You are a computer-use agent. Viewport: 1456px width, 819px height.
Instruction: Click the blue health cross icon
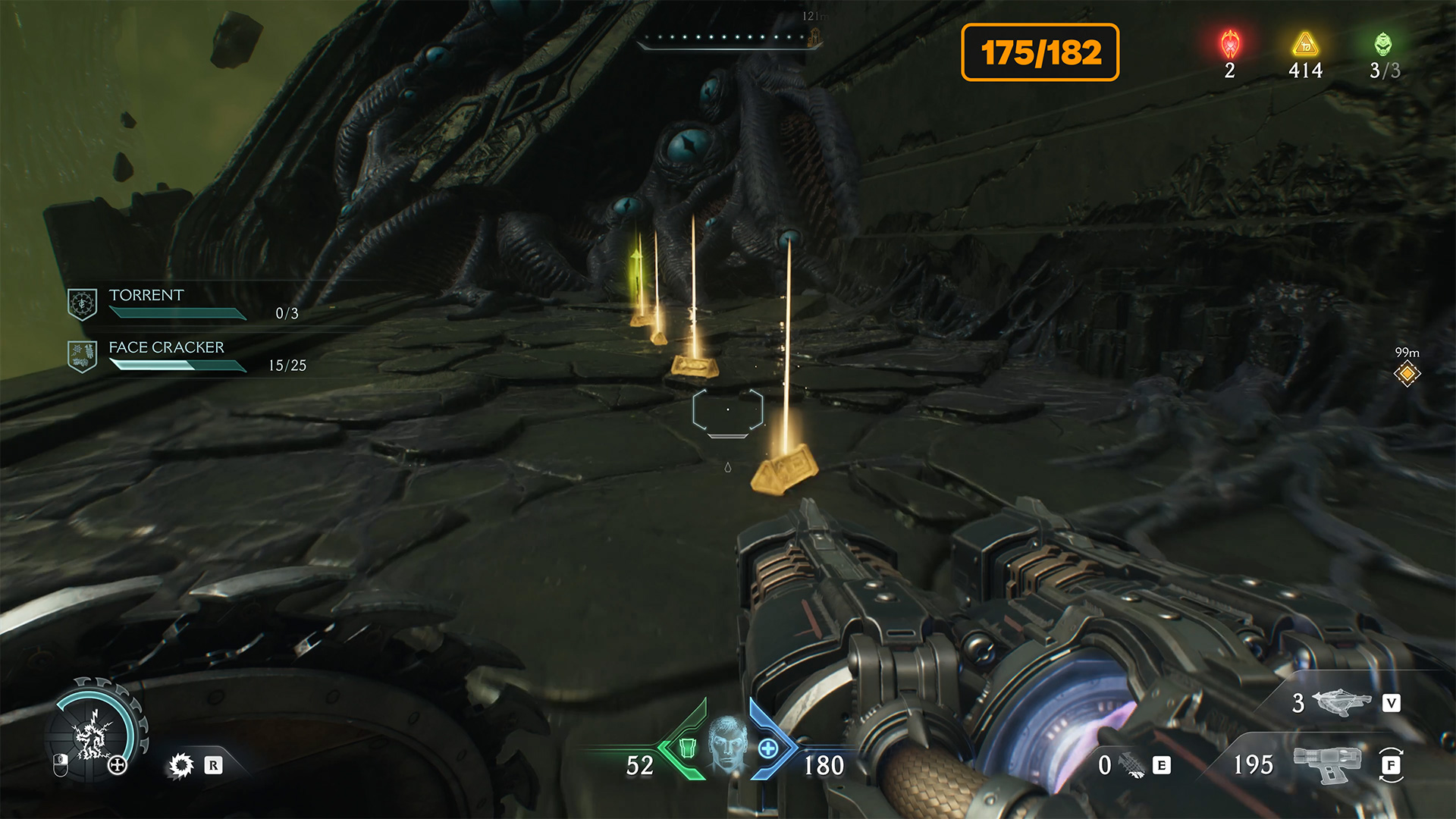click(x=768, y=749)
